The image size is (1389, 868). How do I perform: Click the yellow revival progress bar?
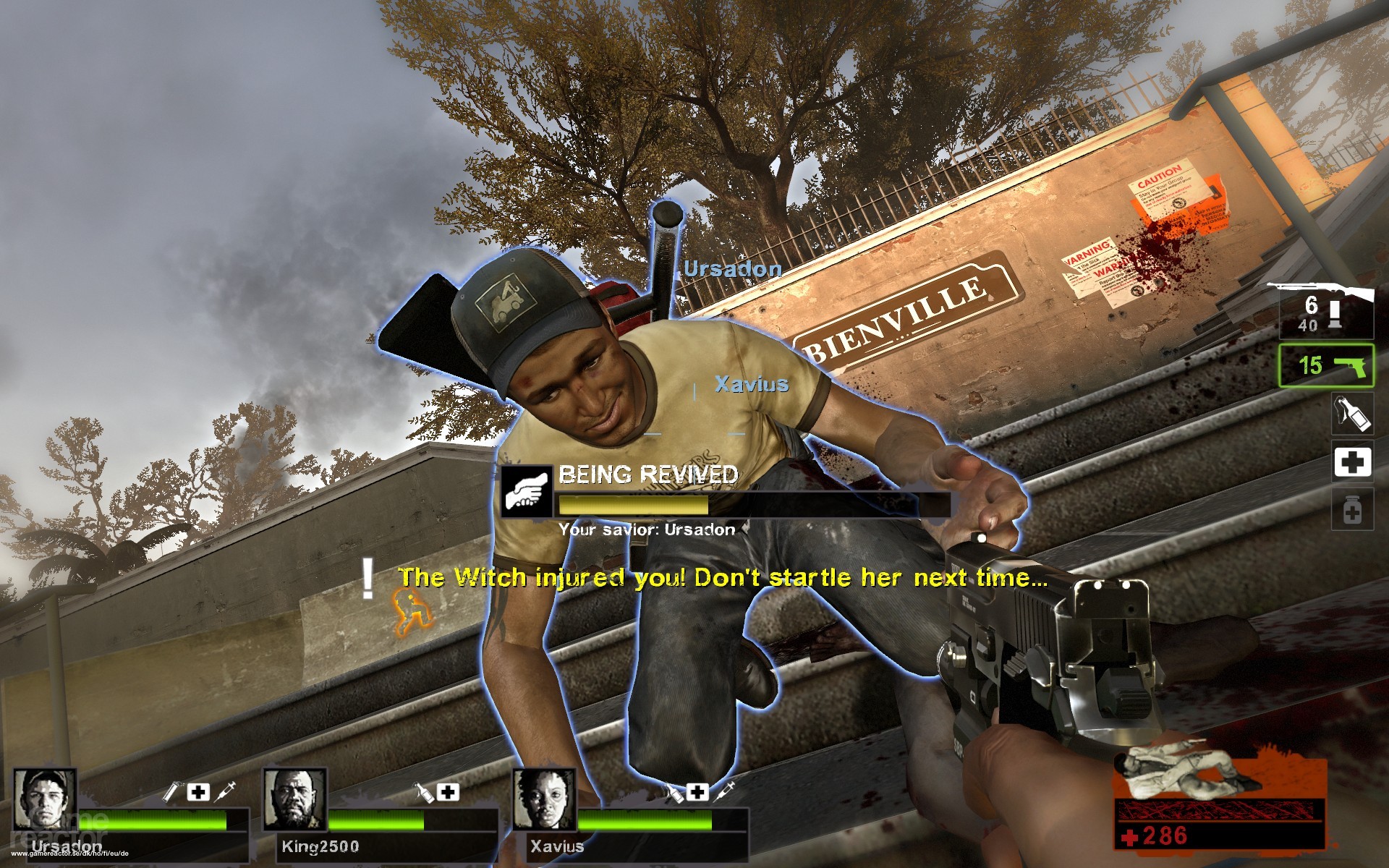tap(633, 506)
